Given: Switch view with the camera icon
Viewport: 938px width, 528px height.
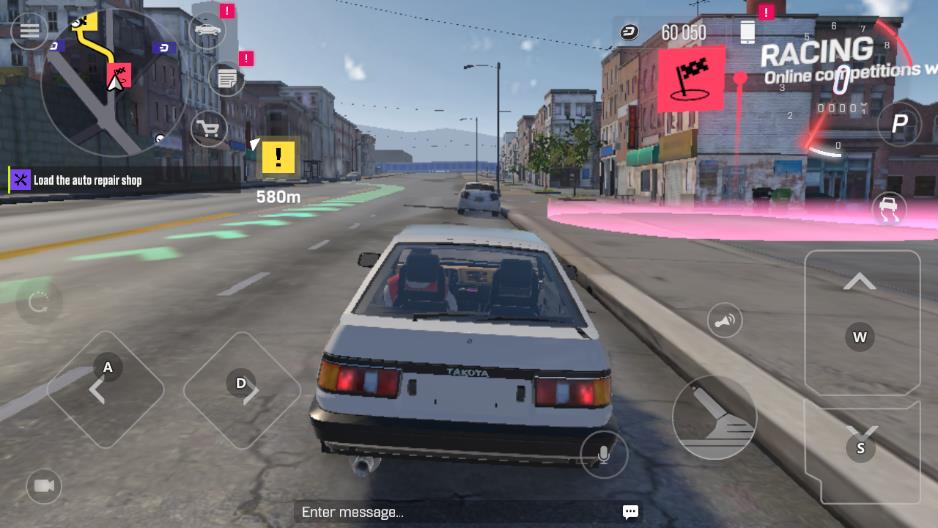Looking at the screenshot, I should pyautogui.click(x=43, y=486).
